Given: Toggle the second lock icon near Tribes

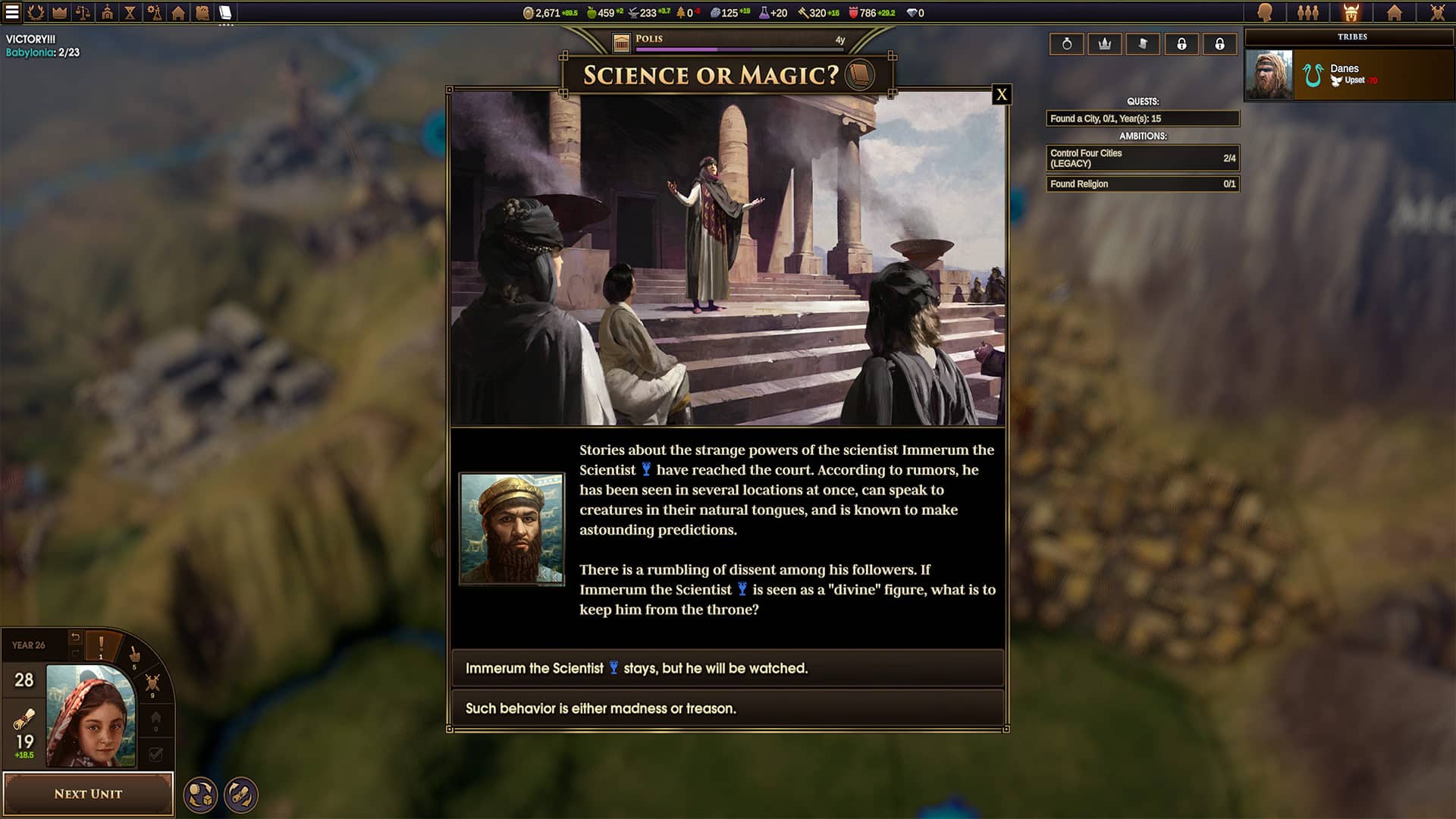Looking at the screenshot, I should click(x=1219, y=44).
